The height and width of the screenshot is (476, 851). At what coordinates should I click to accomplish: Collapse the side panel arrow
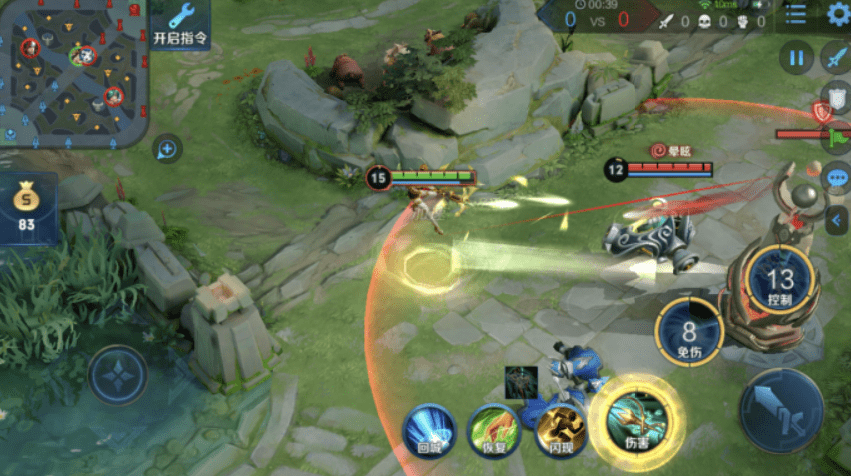(x=836, y=219)
